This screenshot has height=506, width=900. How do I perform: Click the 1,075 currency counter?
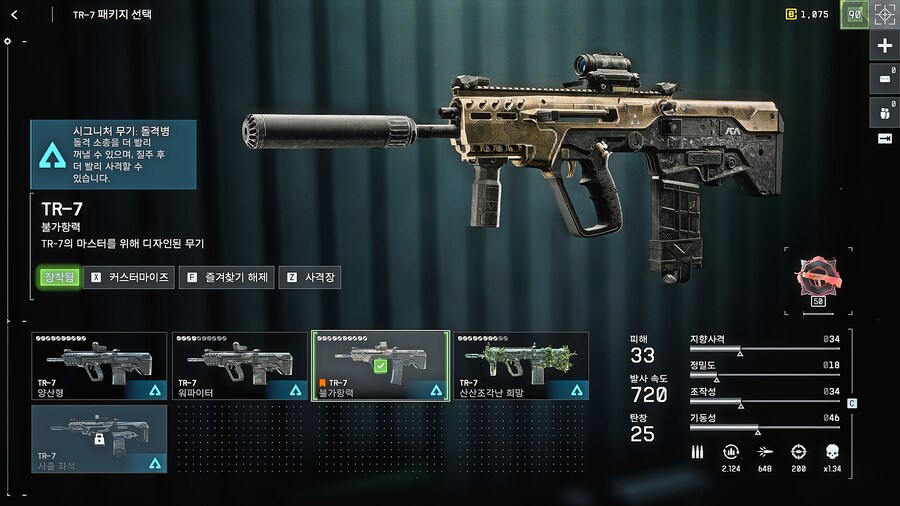click(806, 15)
